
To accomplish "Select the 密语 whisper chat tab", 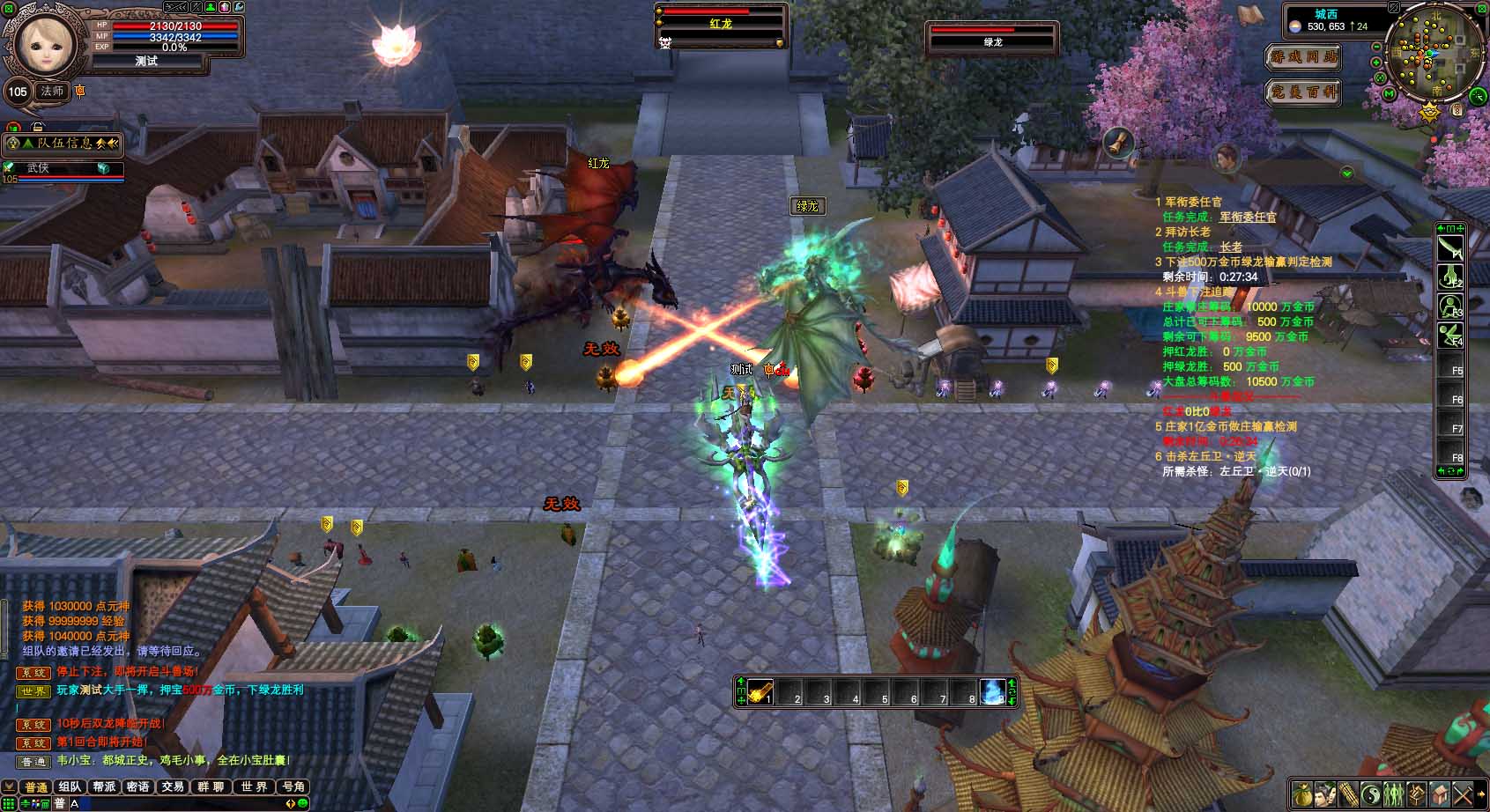I will (x=137, y=786).
